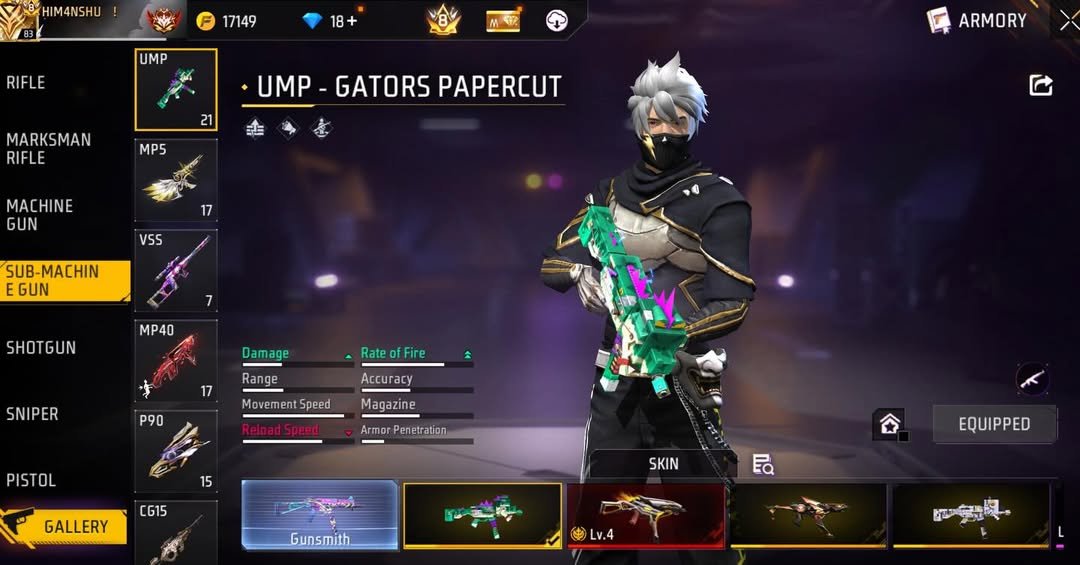Image resolution: width=1080 pixels, height=565 pixels.
Task: Show the Shotgun weapon category
Action: (41, 348)
